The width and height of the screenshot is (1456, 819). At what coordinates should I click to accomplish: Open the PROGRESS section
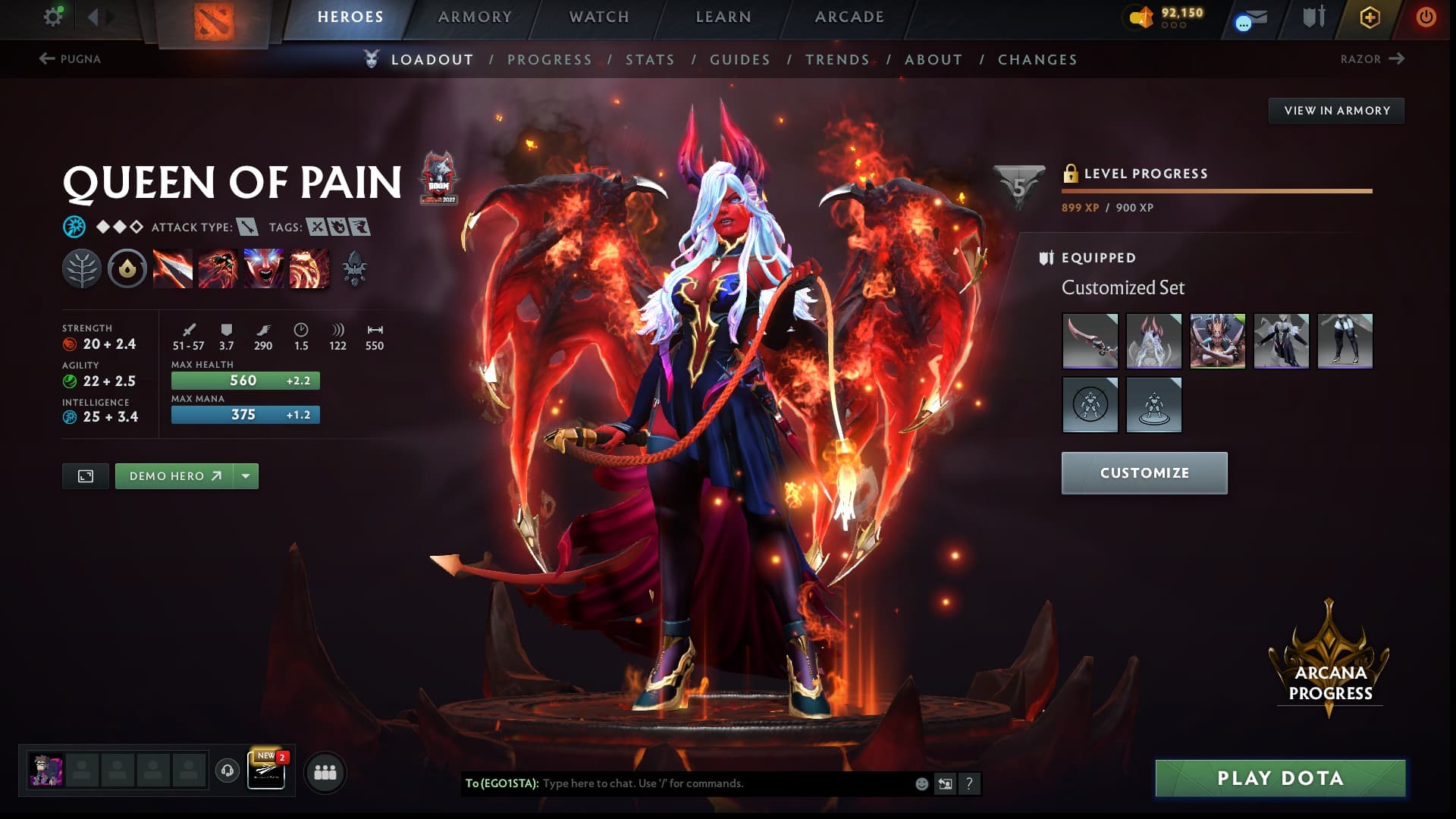click(551, 59)
